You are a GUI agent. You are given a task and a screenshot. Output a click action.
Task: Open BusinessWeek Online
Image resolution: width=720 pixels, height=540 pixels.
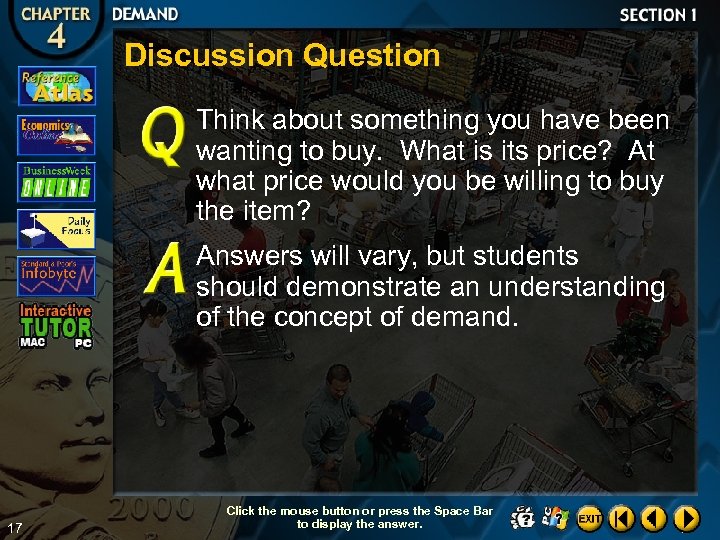click(56, 181)
